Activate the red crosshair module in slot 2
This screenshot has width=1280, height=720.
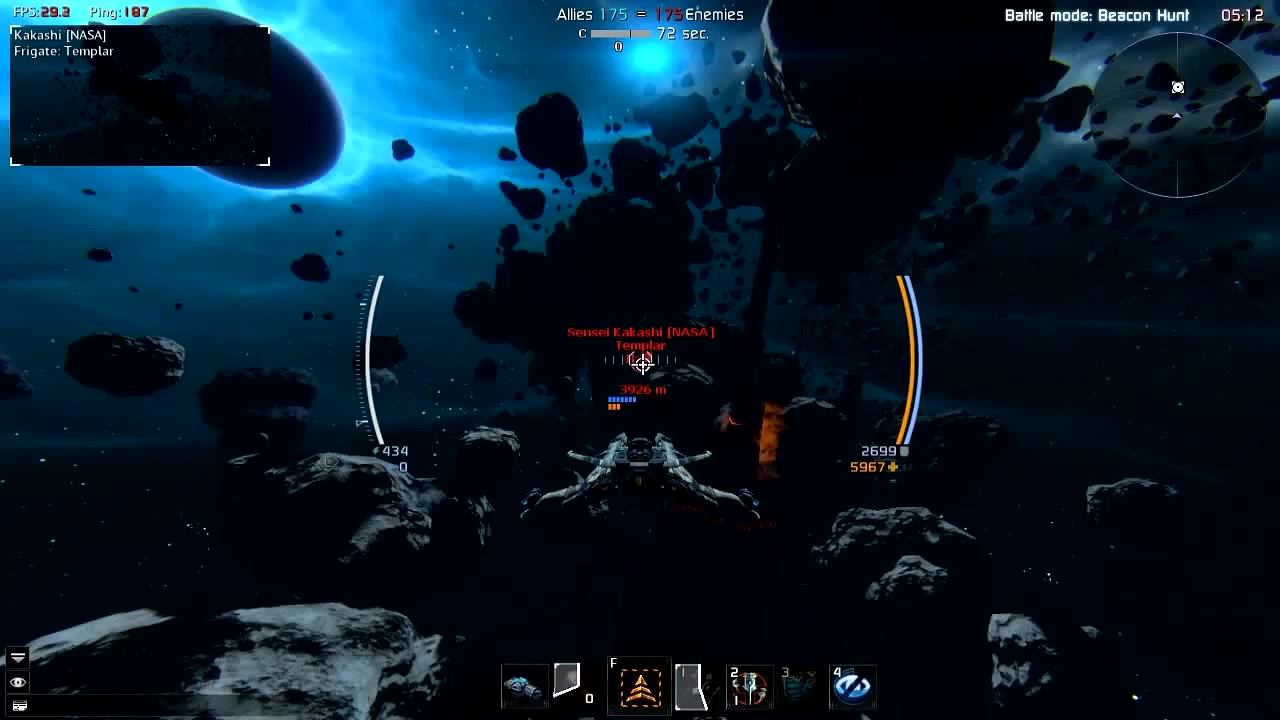point(750,687)
